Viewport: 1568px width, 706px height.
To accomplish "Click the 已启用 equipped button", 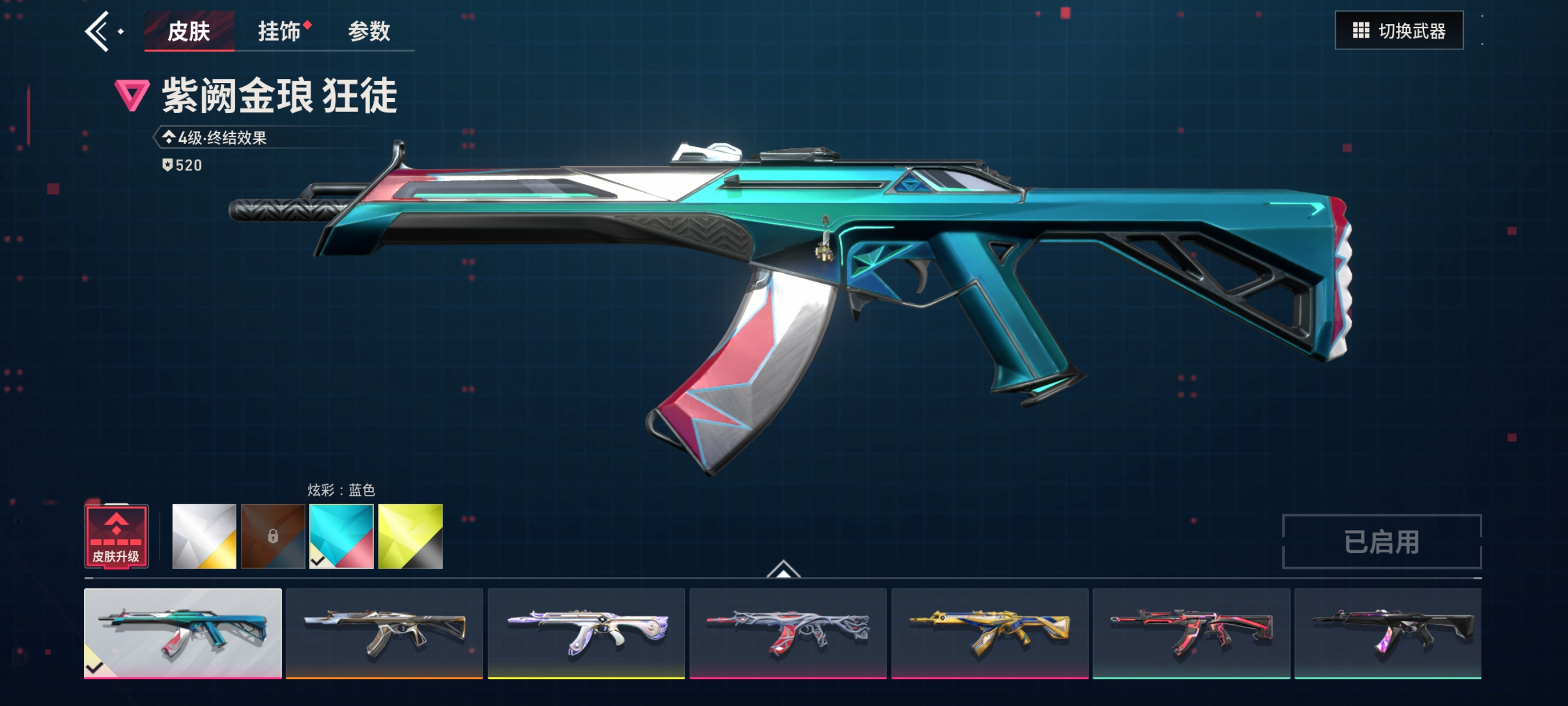I will coord(1381,541).
